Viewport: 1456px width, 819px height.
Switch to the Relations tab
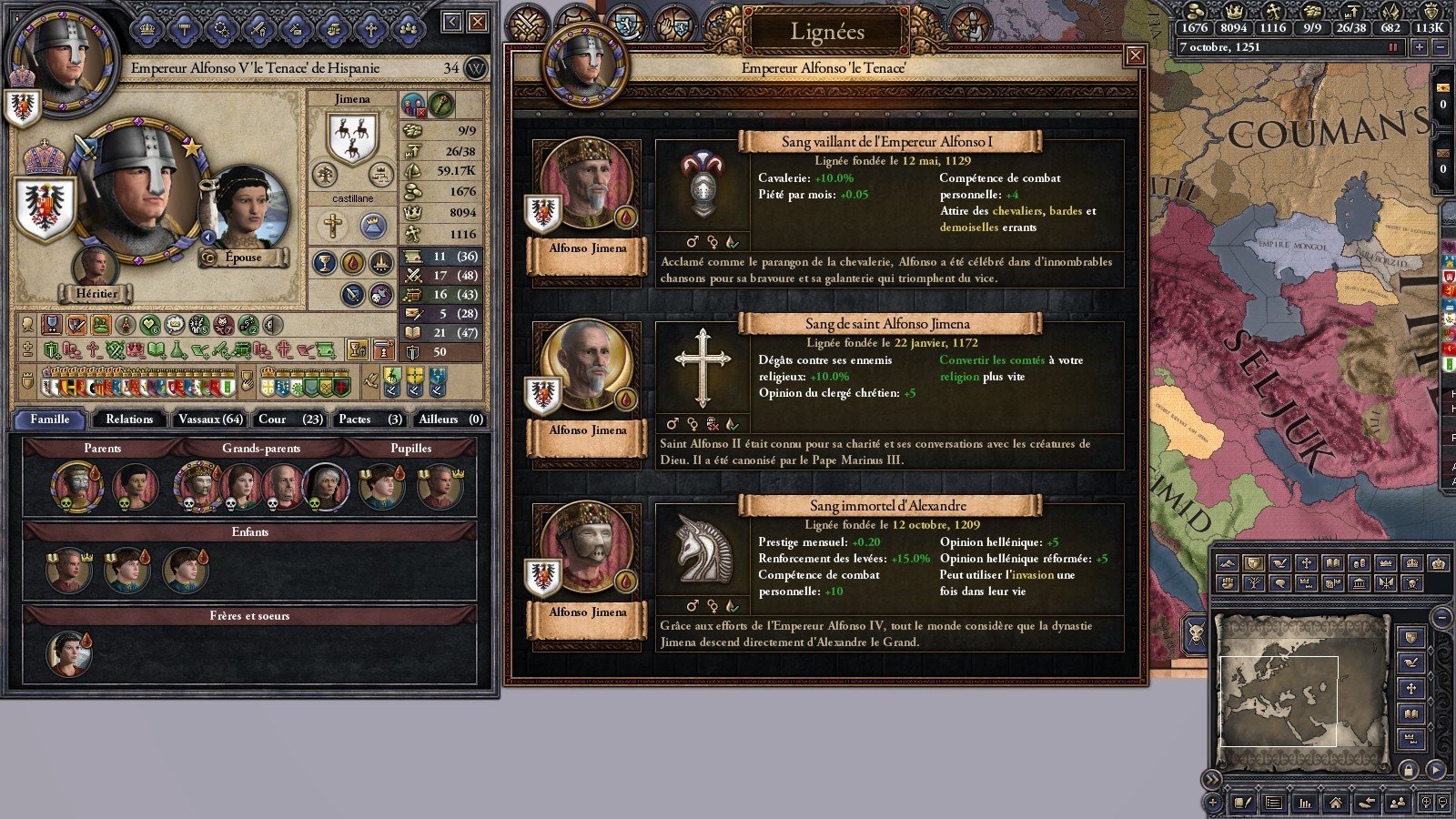[129, 420]
